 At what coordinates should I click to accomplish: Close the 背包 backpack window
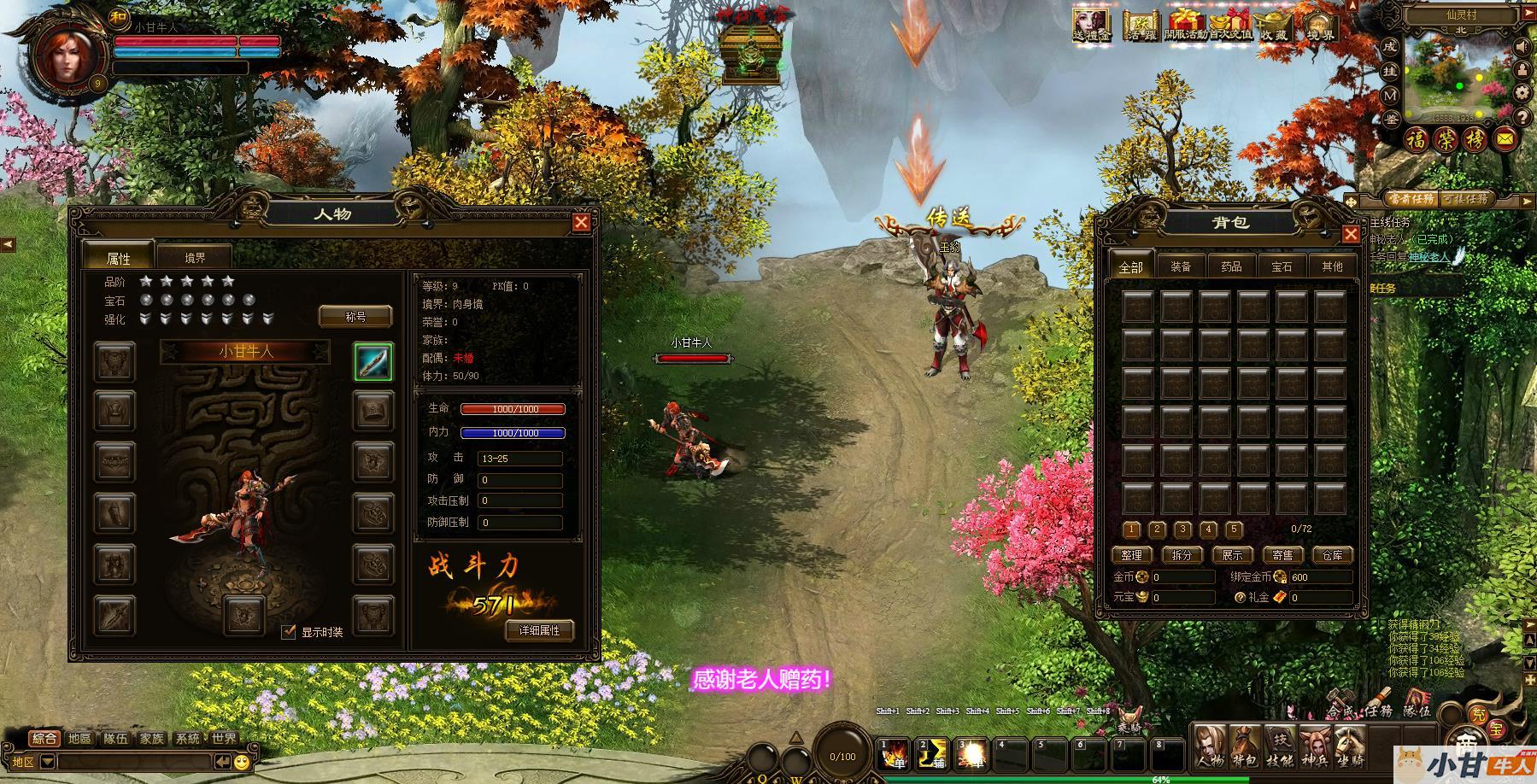(1351, 234)
